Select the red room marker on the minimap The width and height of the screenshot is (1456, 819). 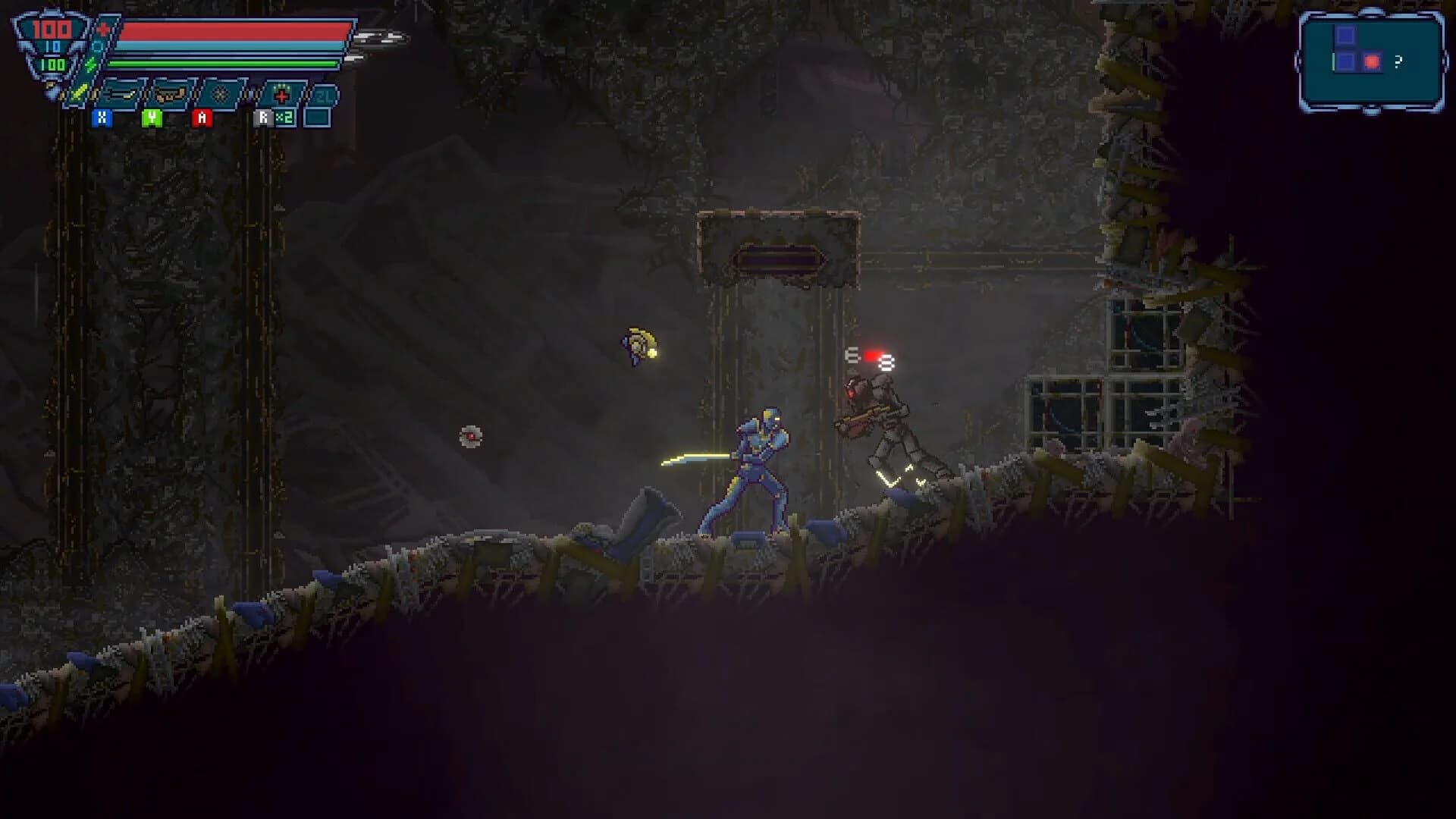[x=1373, y=61]
